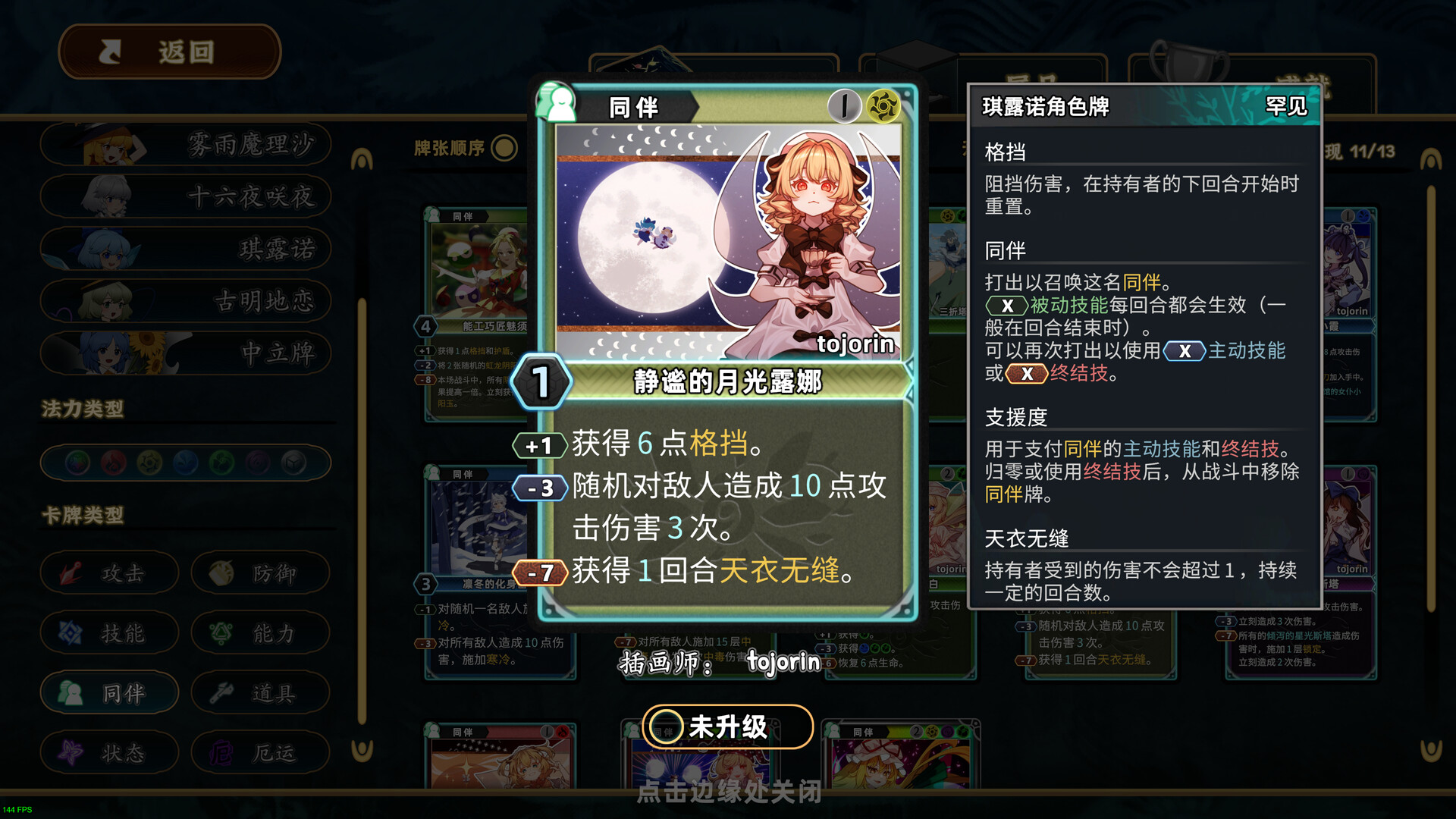This screenshot has height=819, width=1456.
Task: Select the blue water mana type icon
Action: pyautogui.click(x=185, y=462)
